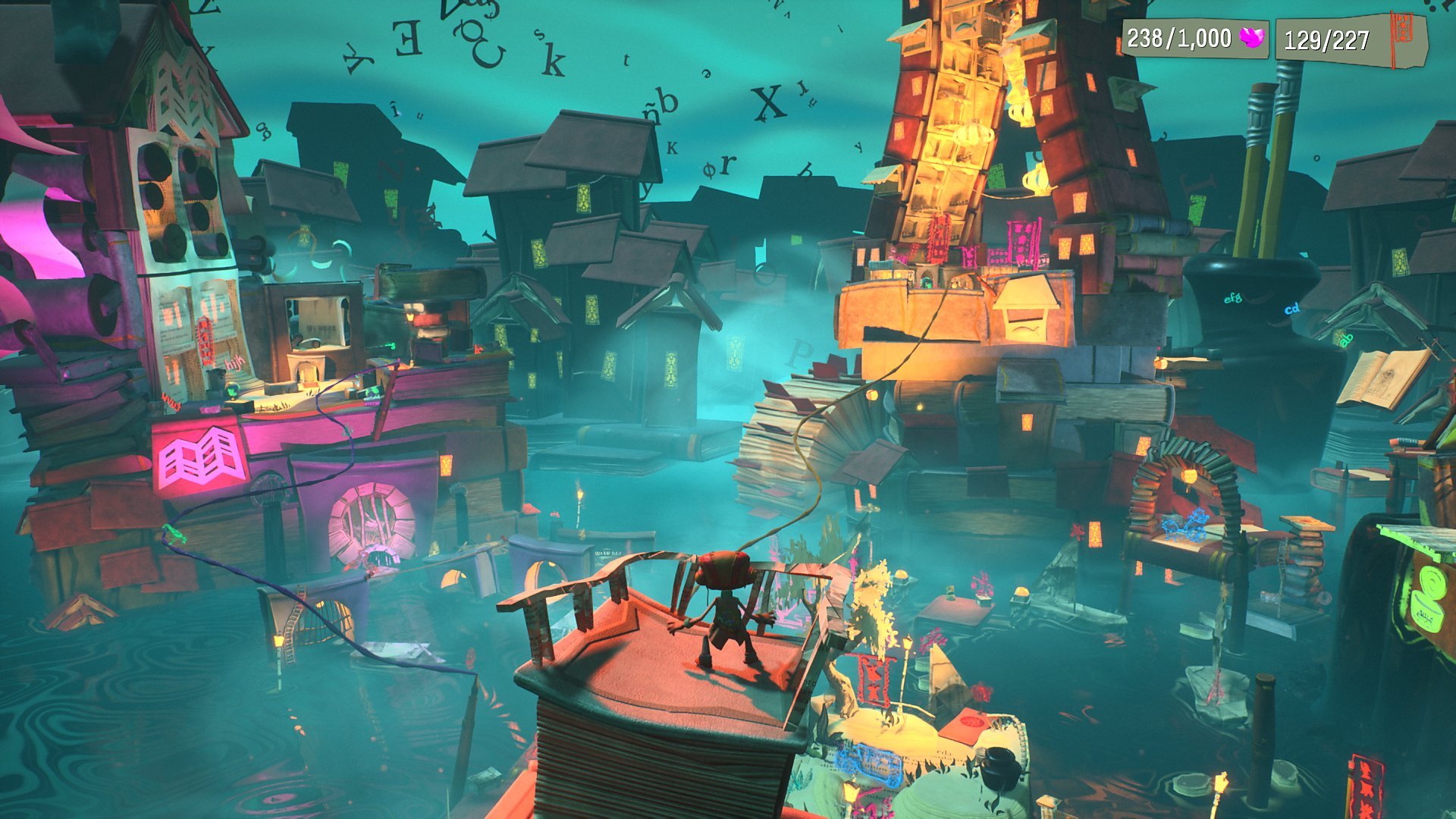
Task: Click the neon 'efg' label on the inkwell
Action: pyautogui.click(x=1233, y=297)
